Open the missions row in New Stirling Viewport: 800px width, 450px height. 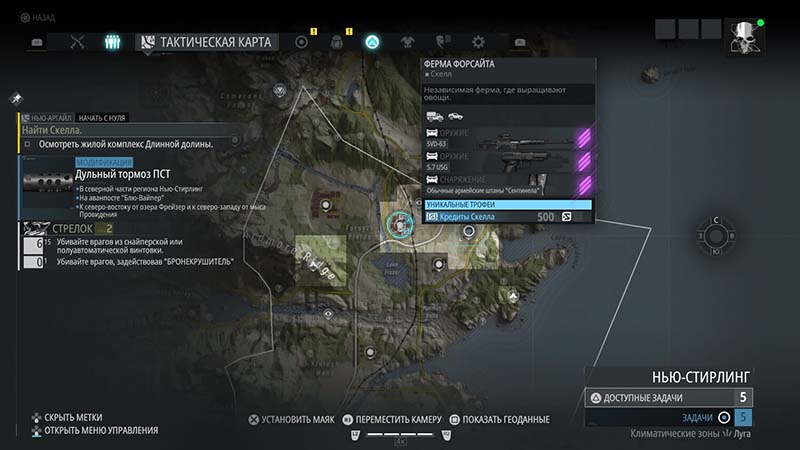668,417
